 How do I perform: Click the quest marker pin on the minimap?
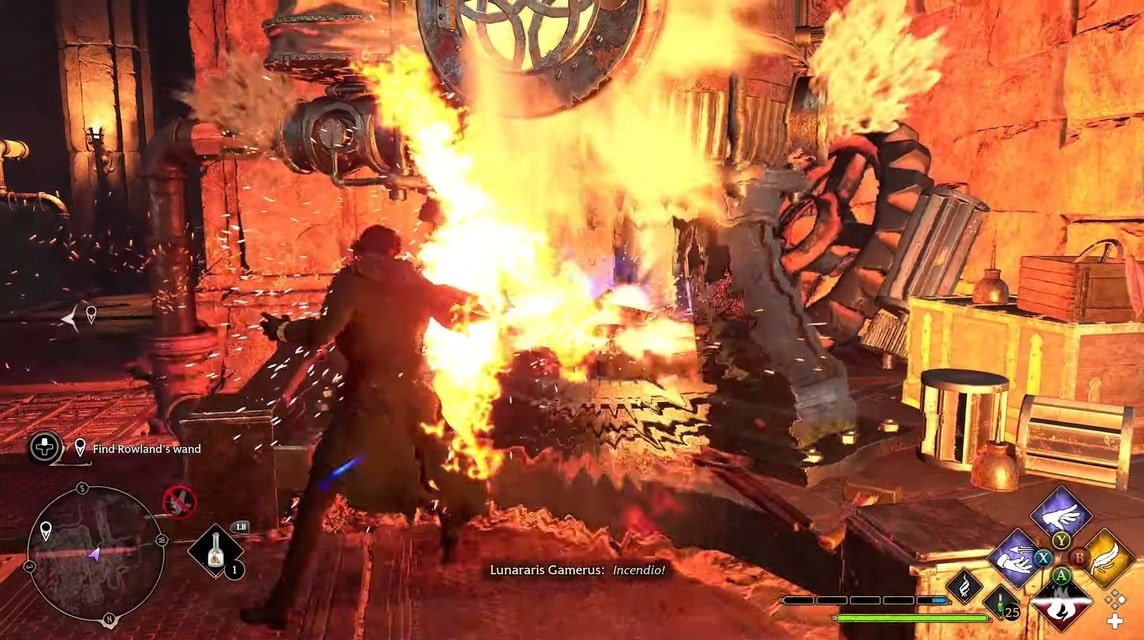click(x=46, y=529)
